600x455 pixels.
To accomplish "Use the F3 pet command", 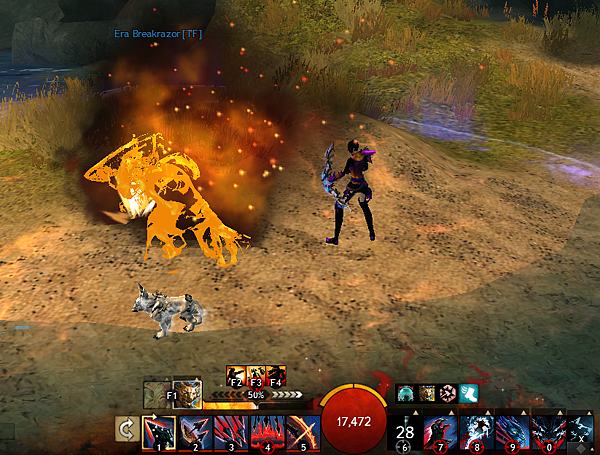I will [255, 375].
